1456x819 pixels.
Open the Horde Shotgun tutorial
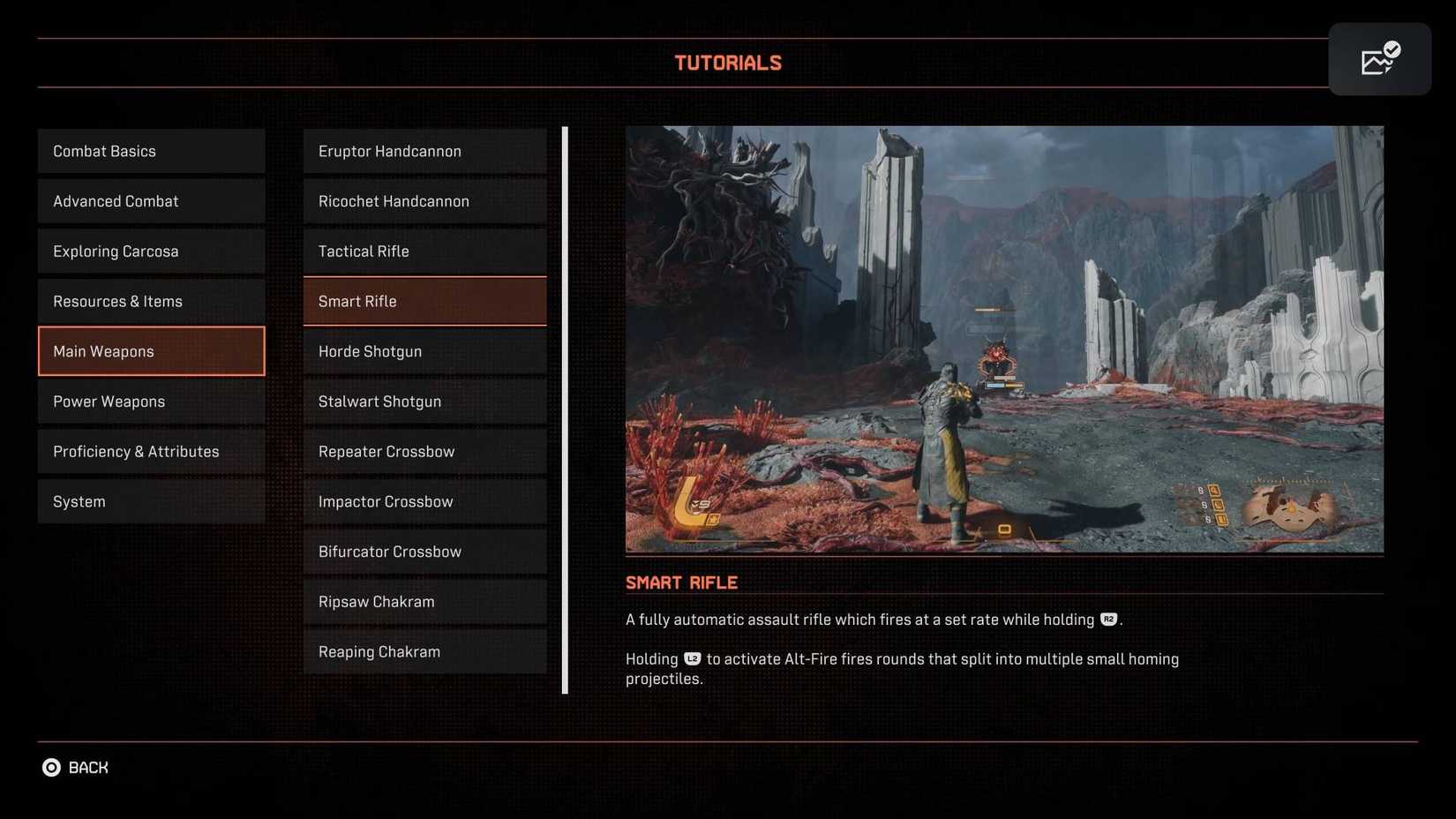coord(424,350)
